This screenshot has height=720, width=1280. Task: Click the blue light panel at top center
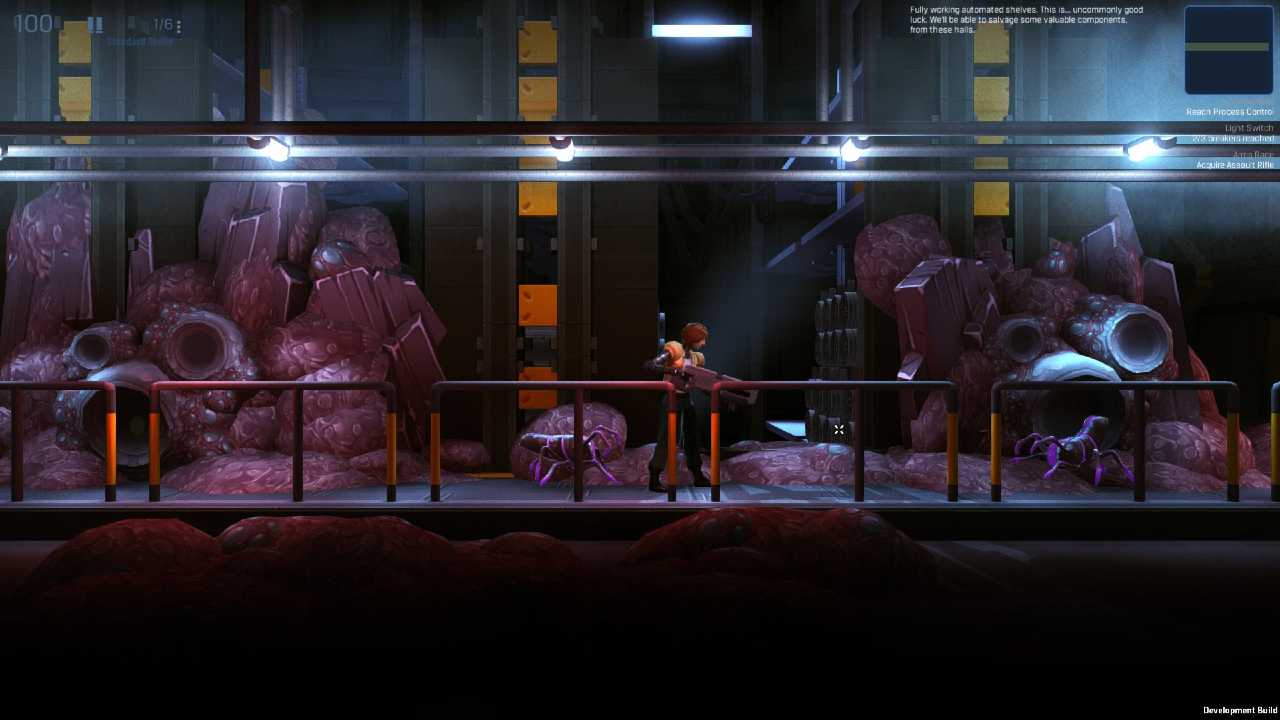[700, 30]
